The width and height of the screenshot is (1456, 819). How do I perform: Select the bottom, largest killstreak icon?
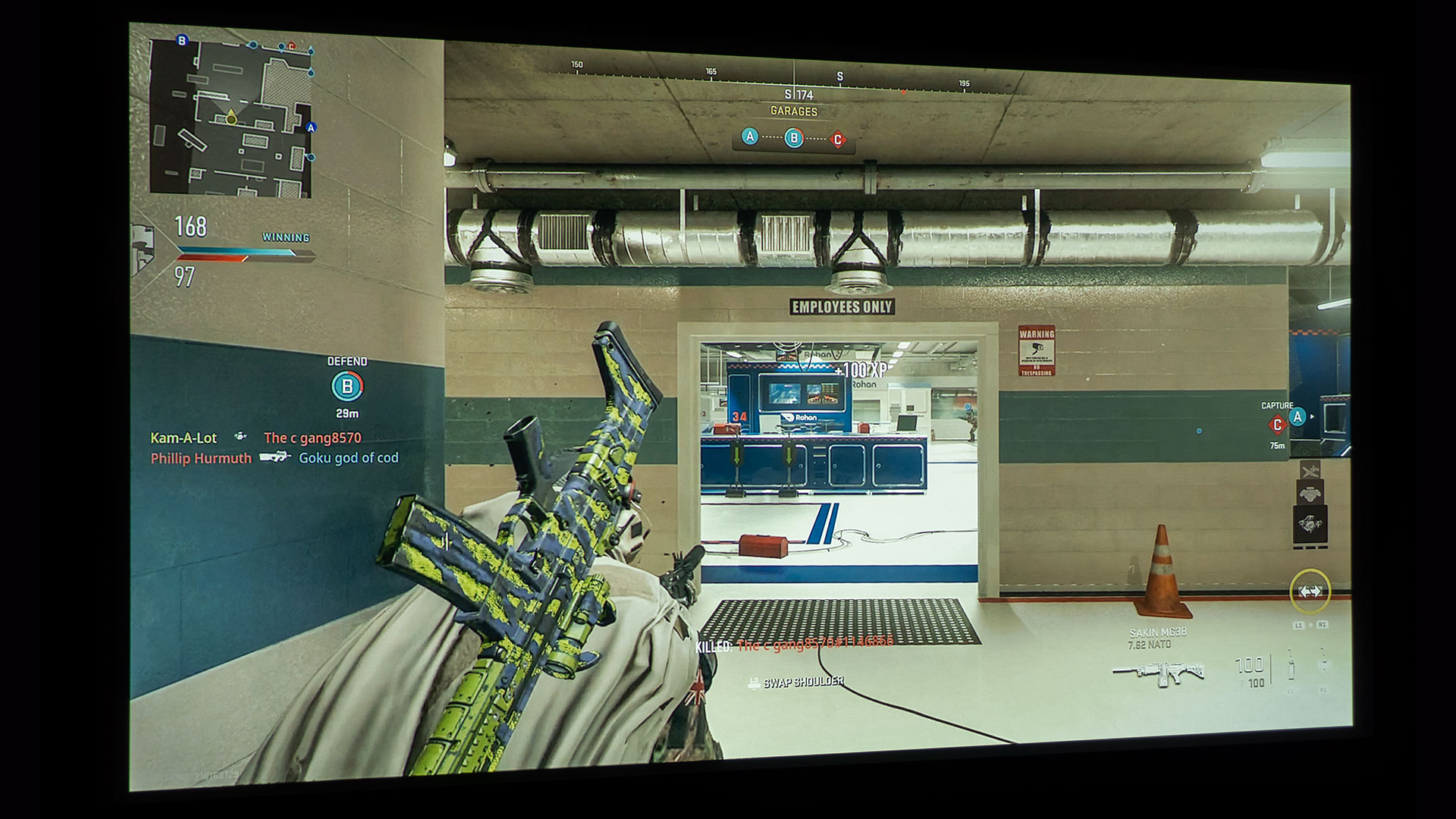pyautogui.click(x=1310, y=525)
